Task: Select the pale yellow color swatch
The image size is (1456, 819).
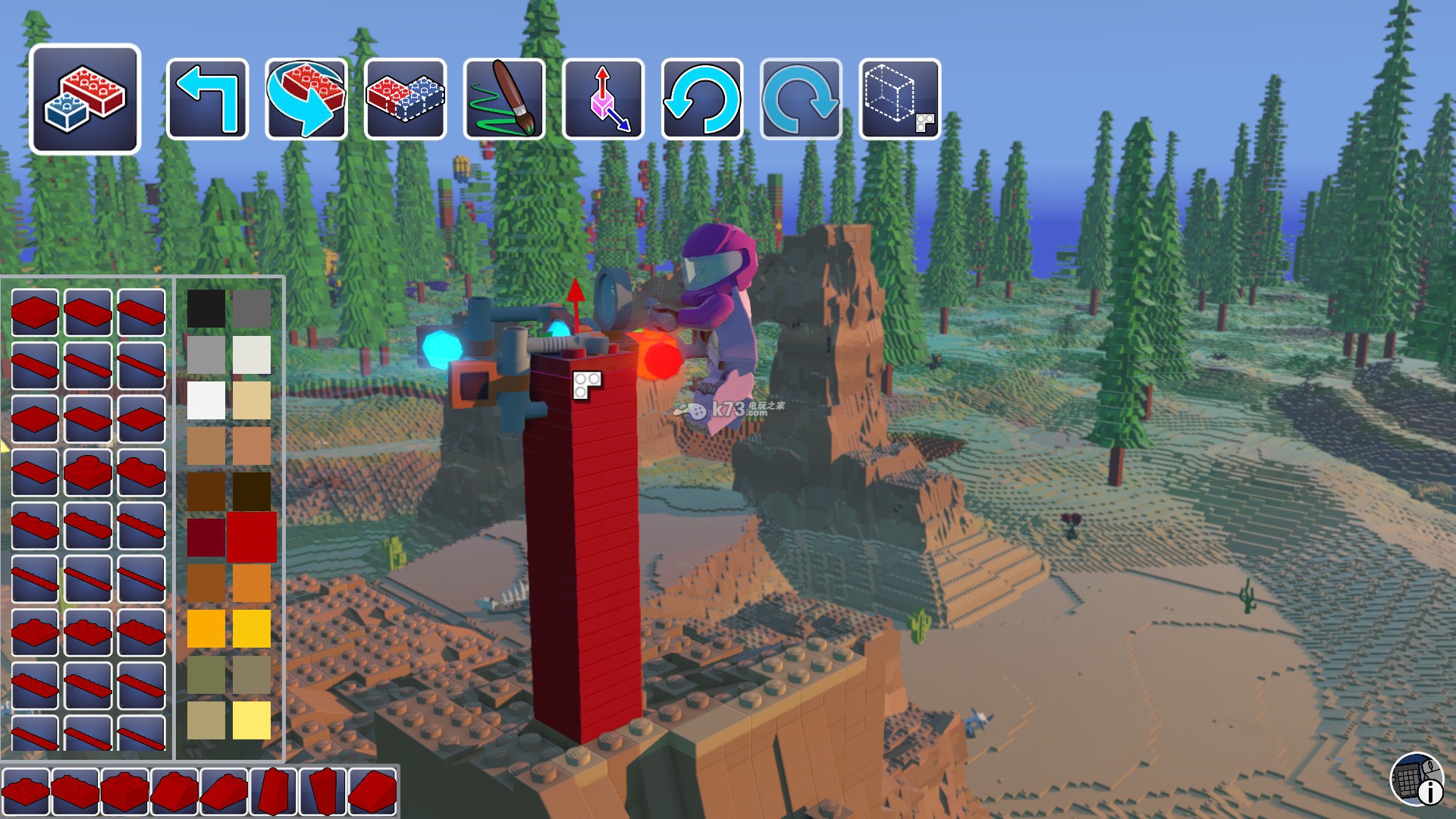Action: [252, 720]
